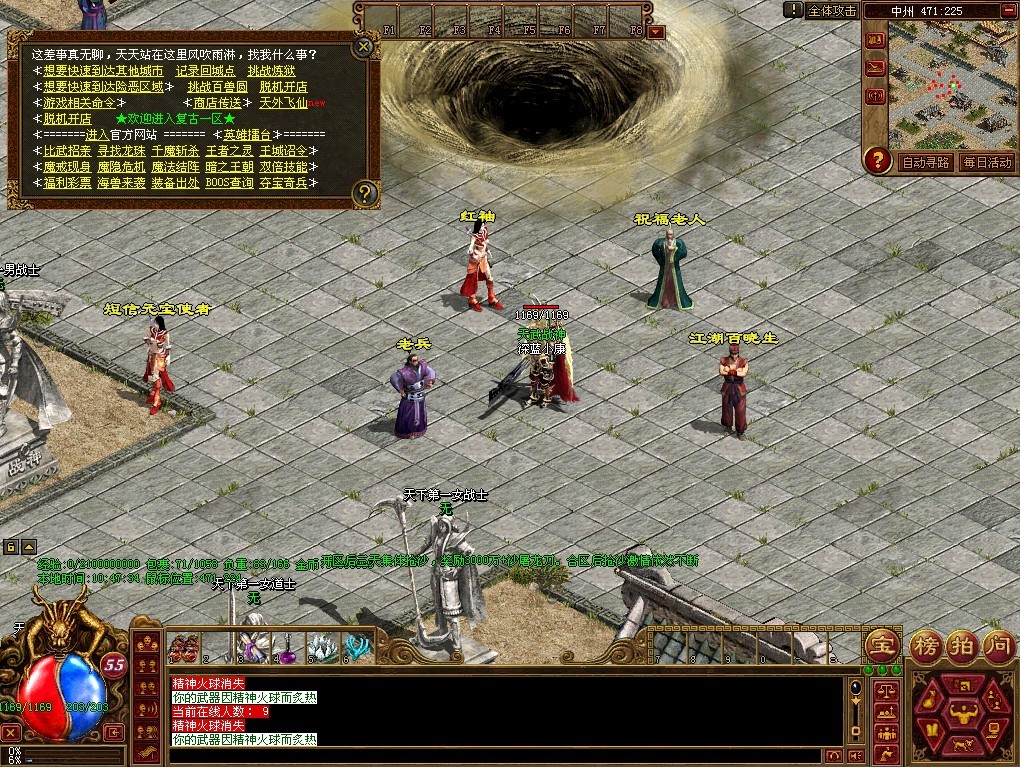
Task: Open the dialogue panel's question mark help
Action: pos(366,192)
